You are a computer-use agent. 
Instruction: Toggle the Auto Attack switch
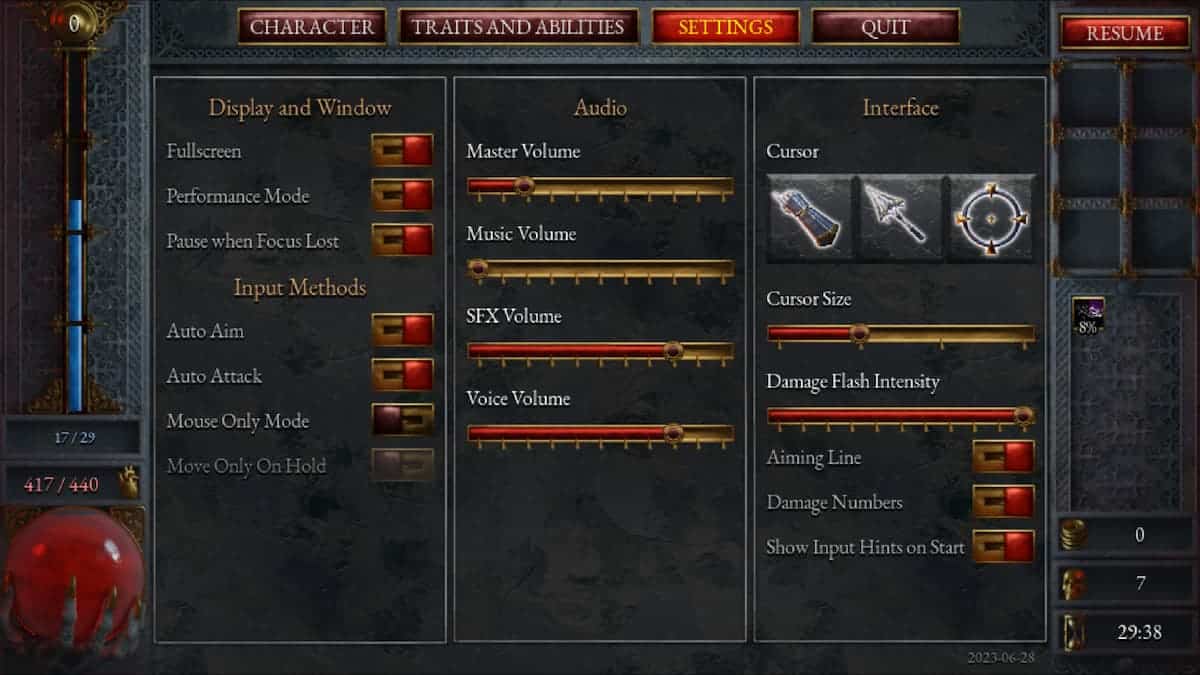point(402,376)
